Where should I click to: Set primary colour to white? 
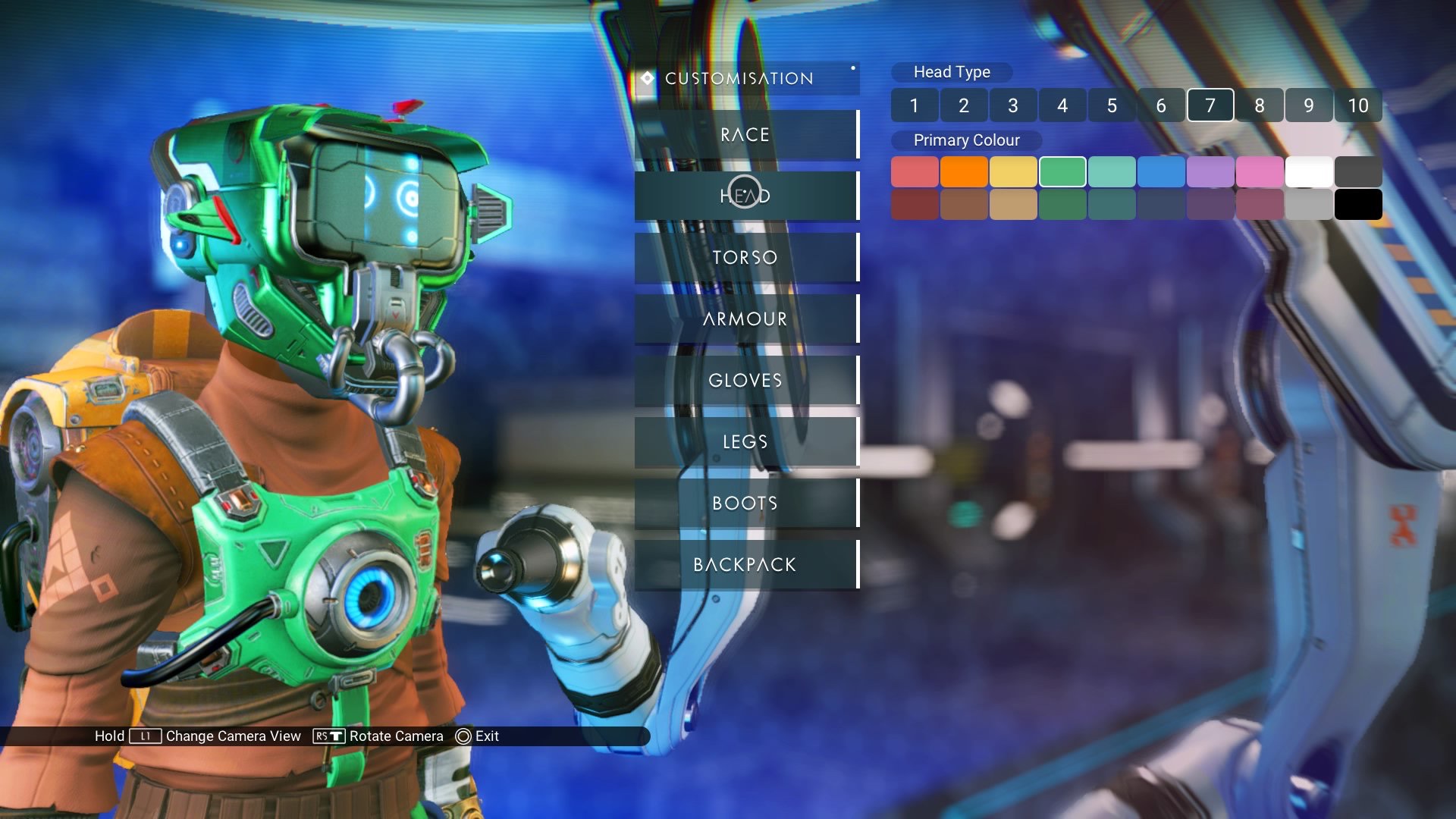click(1309, 172)
